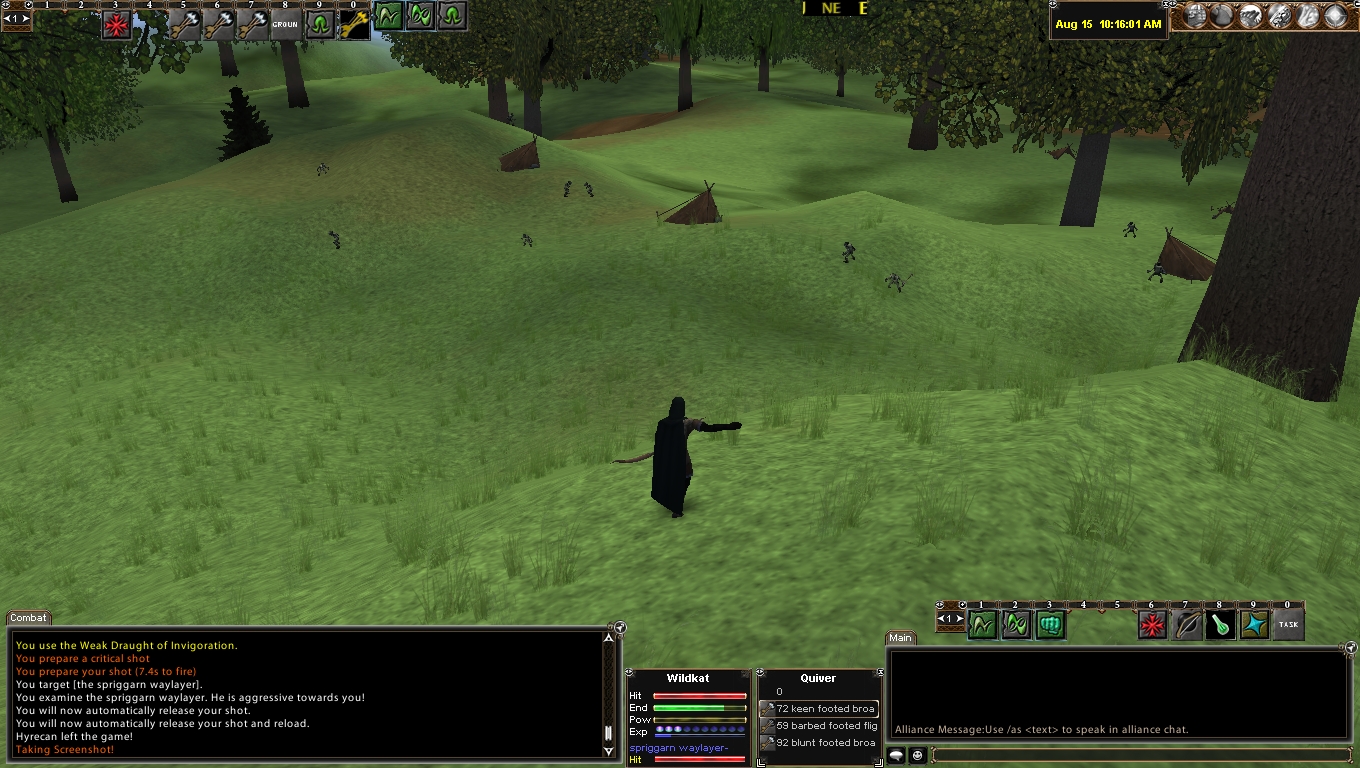Open the Main chat tab
This screenshot has height=768, width=1360.
900,638
